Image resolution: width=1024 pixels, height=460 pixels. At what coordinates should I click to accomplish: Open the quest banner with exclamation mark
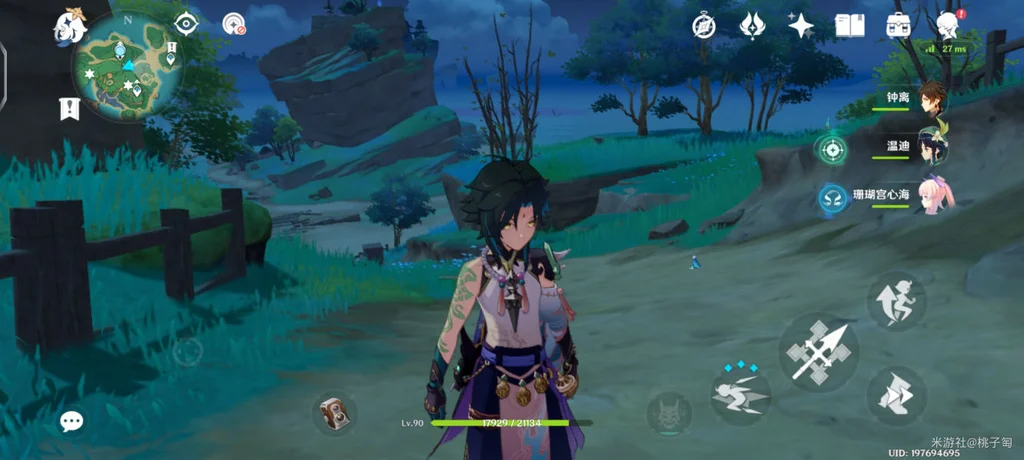69,108
